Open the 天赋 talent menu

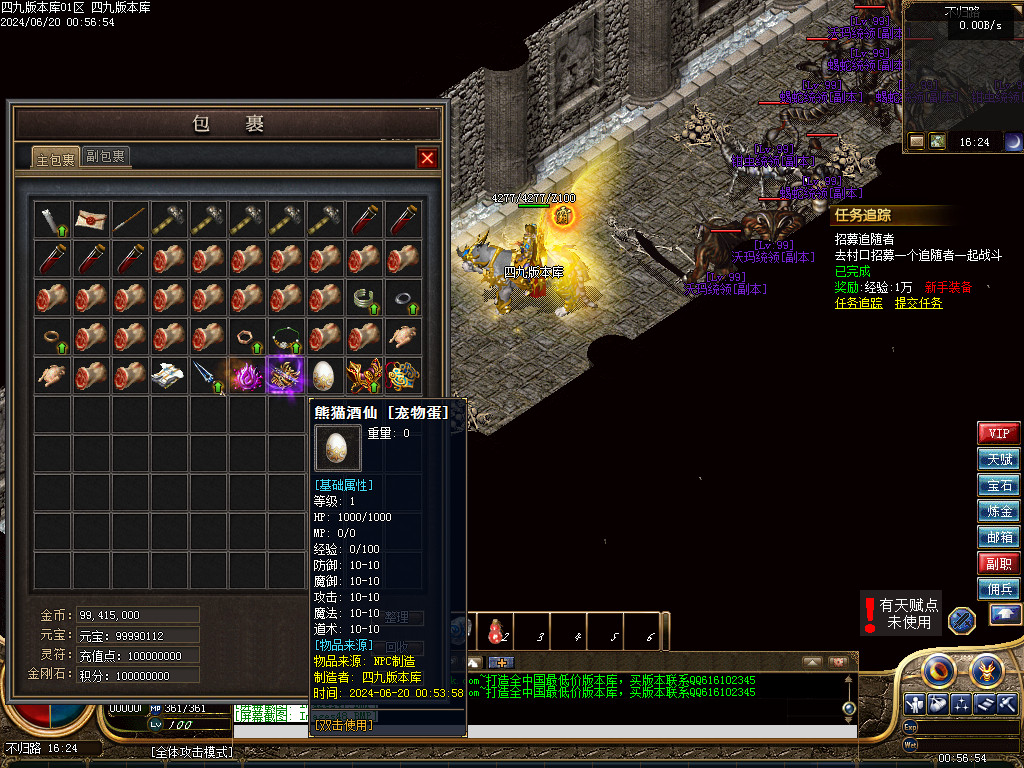point(998,460)
